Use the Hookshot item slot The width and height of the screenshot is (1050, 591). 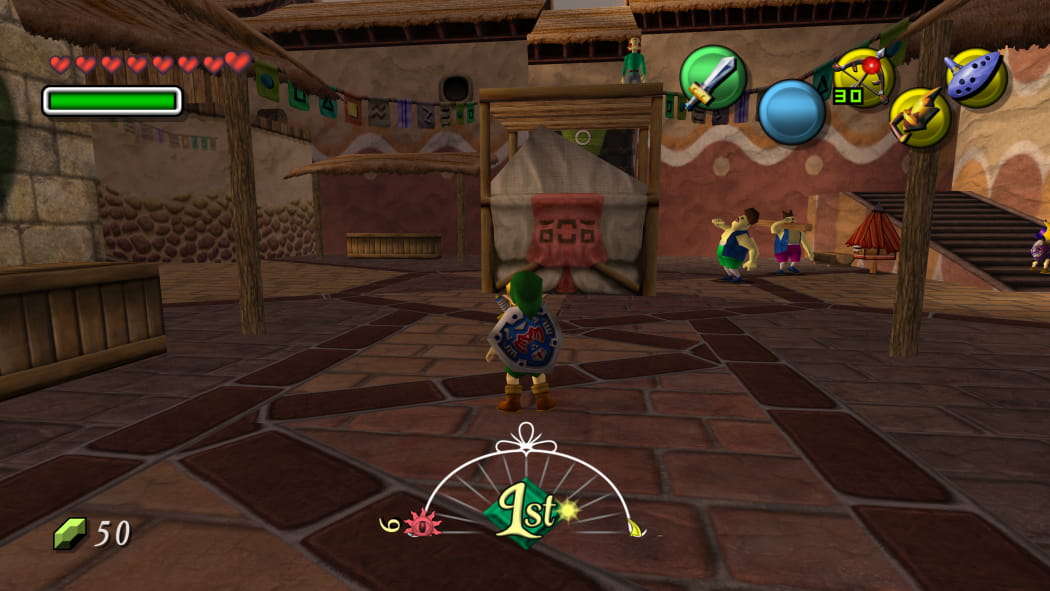pyautogui.click(x=919, y=118)
